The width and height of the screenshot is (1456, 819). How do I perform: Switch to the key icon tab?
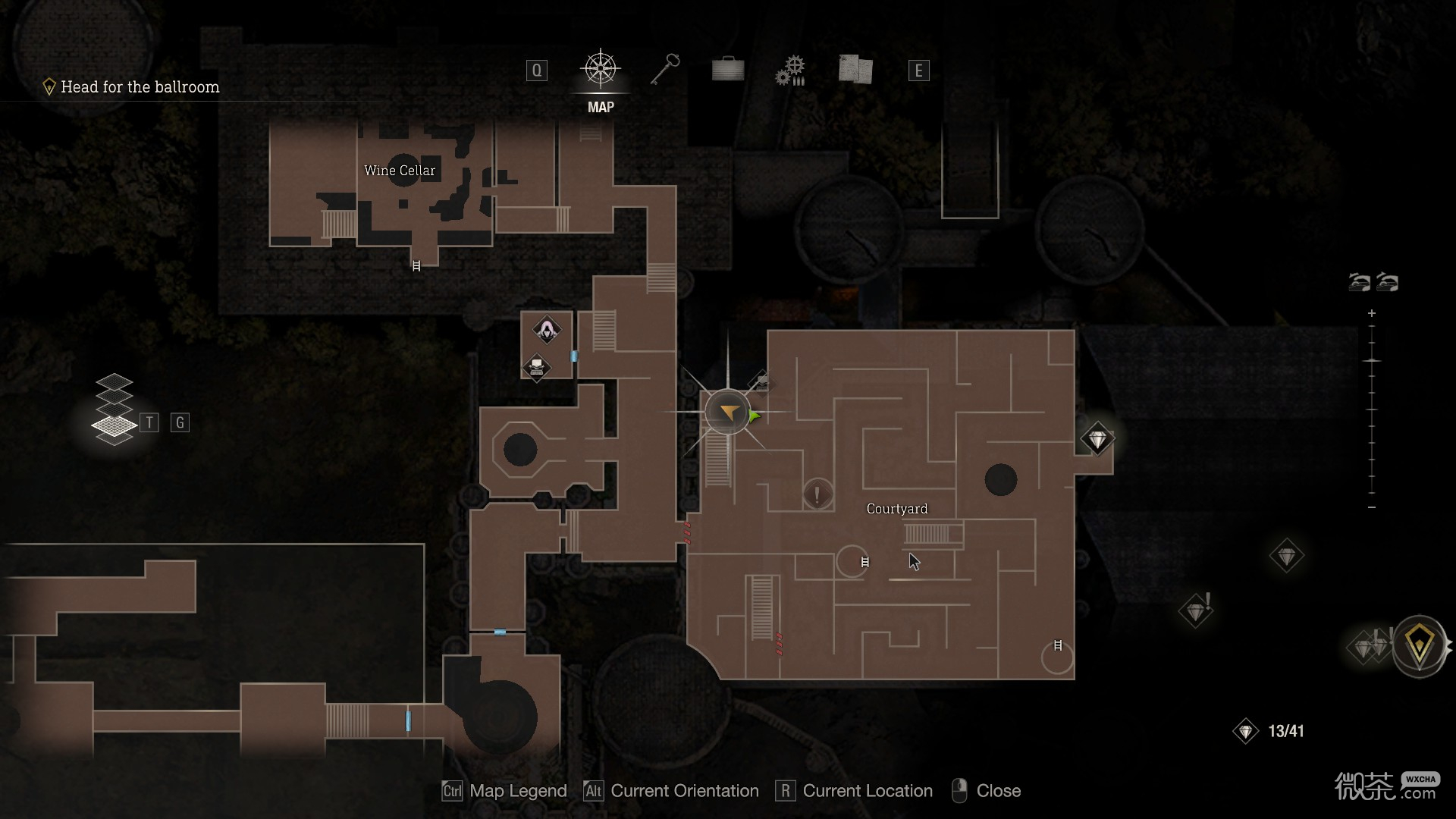point(665,70)
